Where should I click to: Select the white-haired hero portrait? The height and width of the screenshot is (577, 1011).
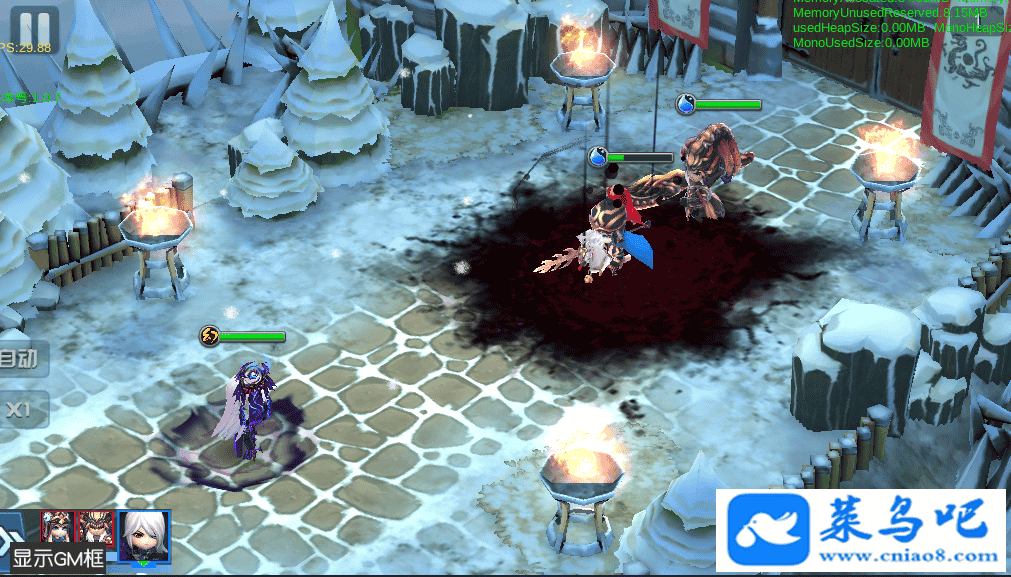pos(144,536)
